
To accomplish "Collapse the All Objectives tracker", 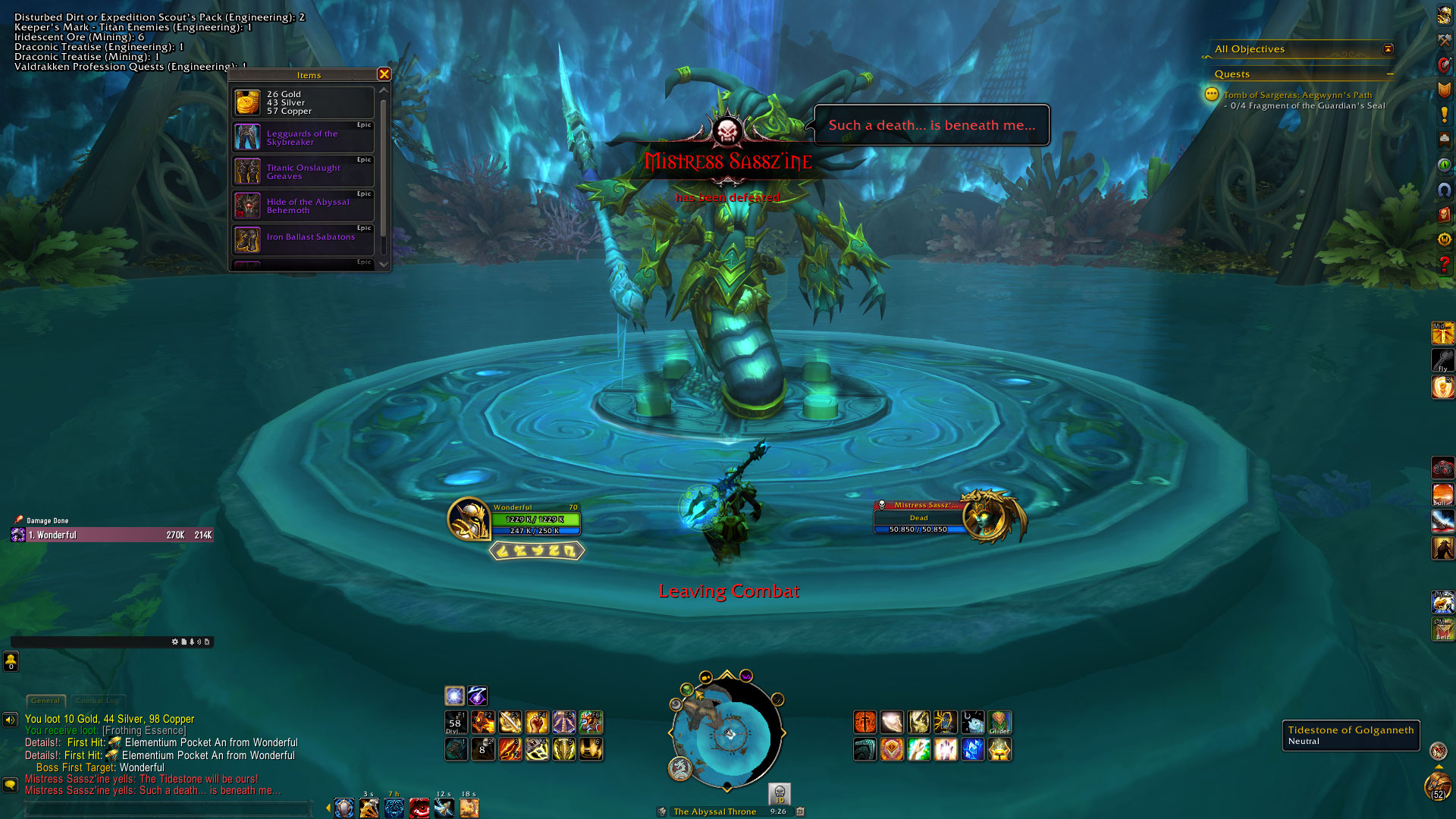I will click(1388, 49).
